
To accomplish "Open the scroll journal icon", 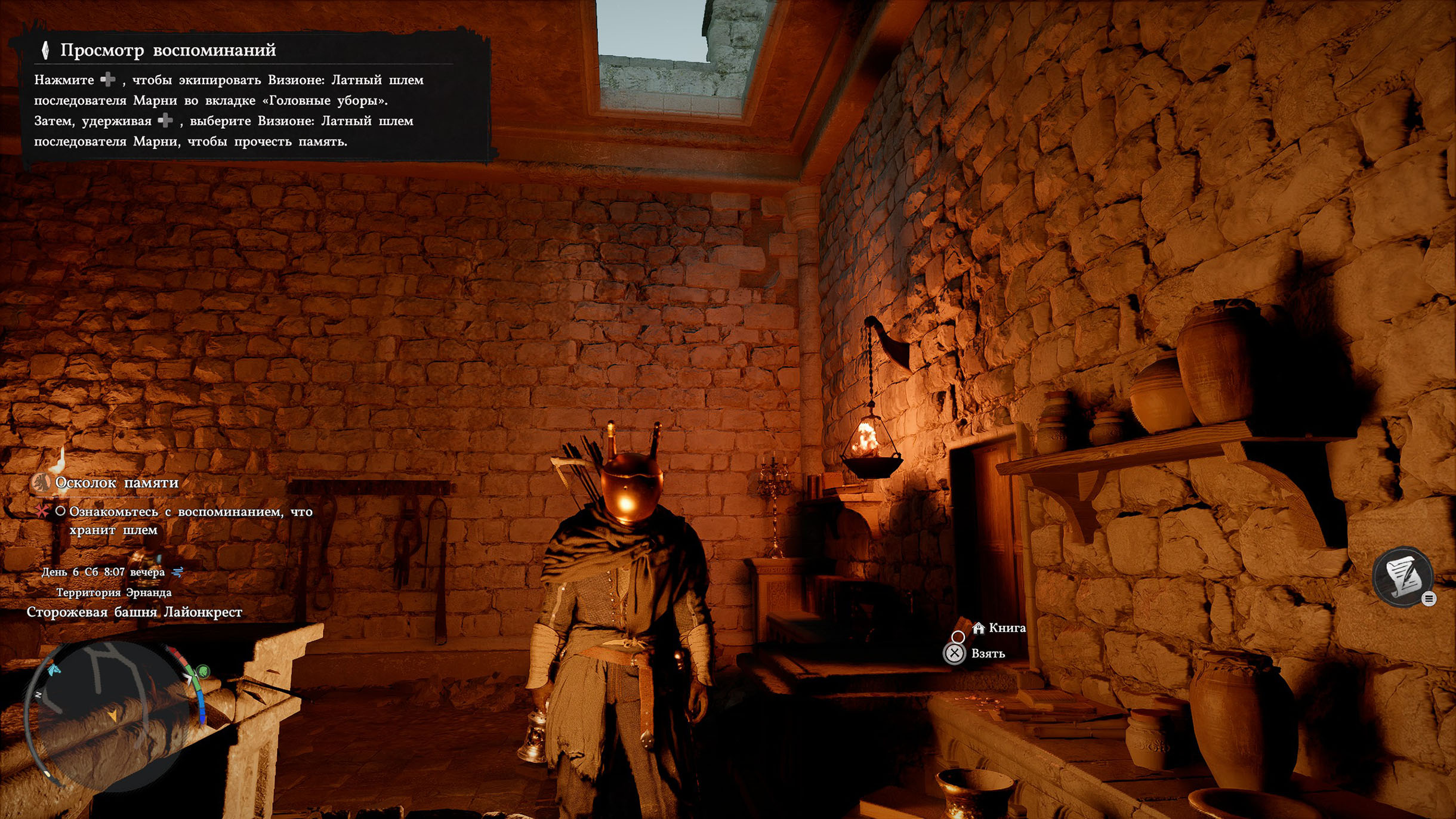I will [x=1402, y=576].
